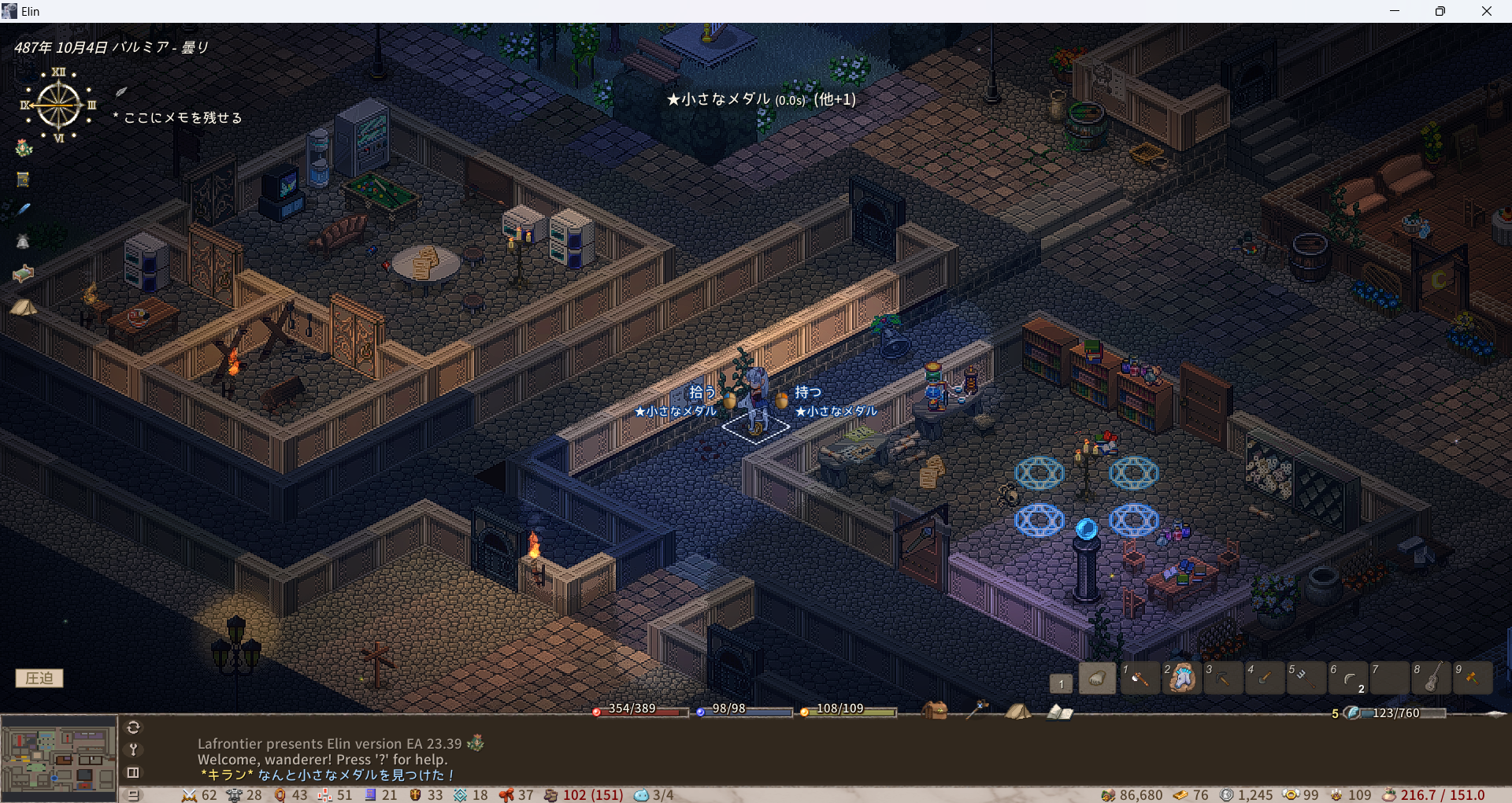Image resolution: width=1512 pixels, height=803 pixels.
Task: Click the memo note text field
Action: 183,118
